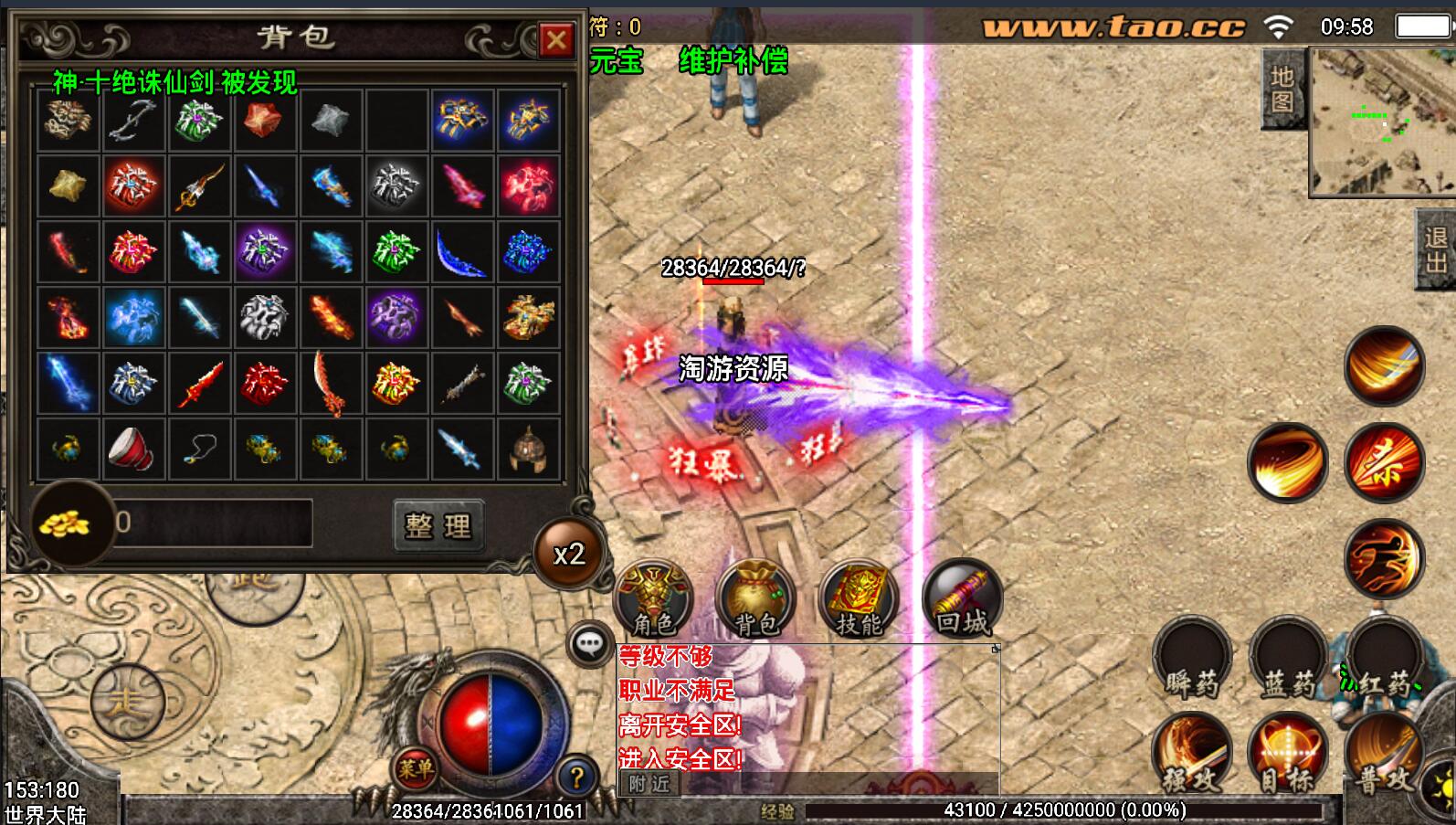This screenshot has height=825, width=1456.
Task: Open the chat speech bubble
Action: [589, 644]
